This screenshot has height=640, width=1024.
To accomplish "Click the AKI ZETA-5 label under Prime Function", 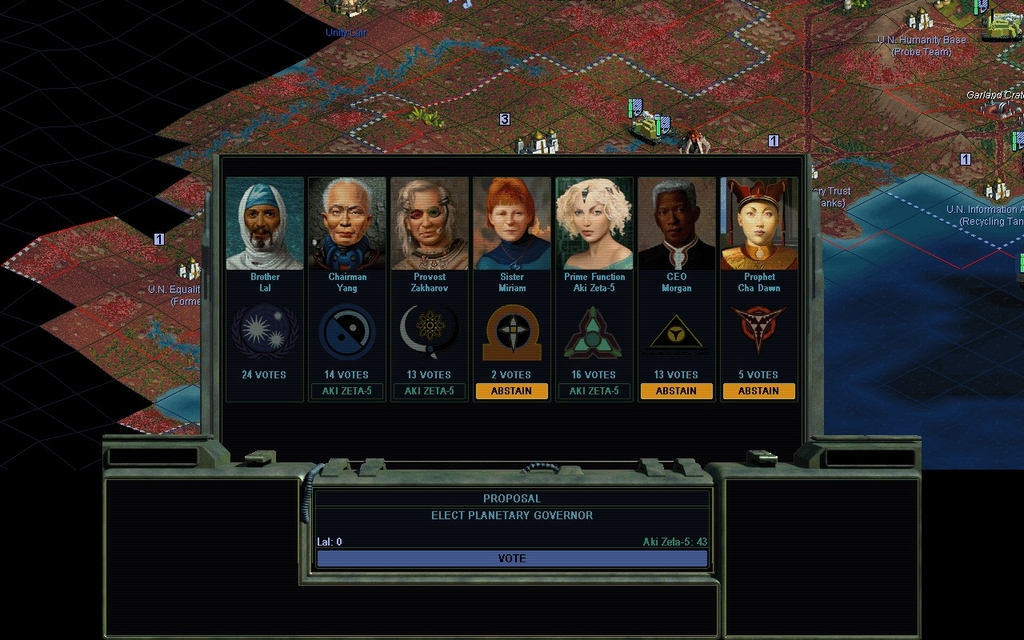I will pos(594,391).
